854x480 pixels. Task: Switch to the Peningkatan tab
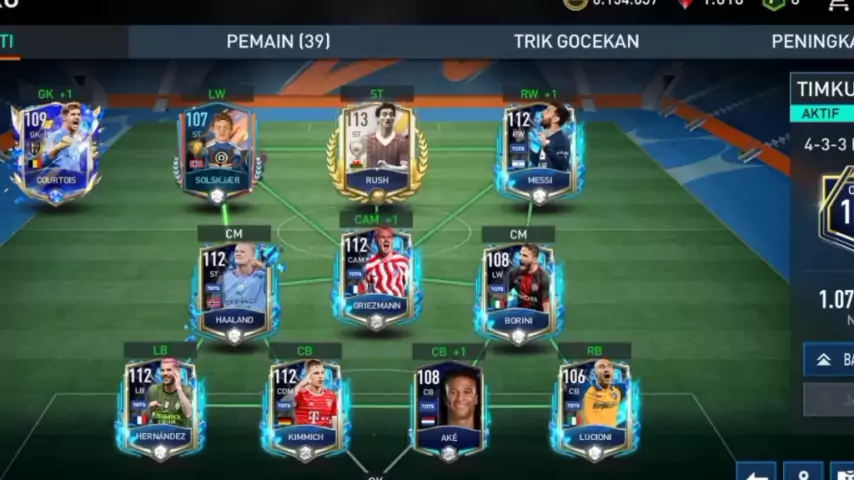(812, 41)
